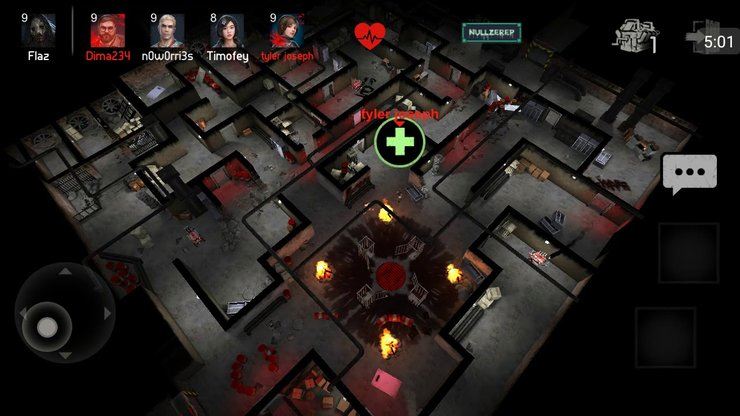
Task: Tap the green plus revive marker
Action: tap(400, 143)
